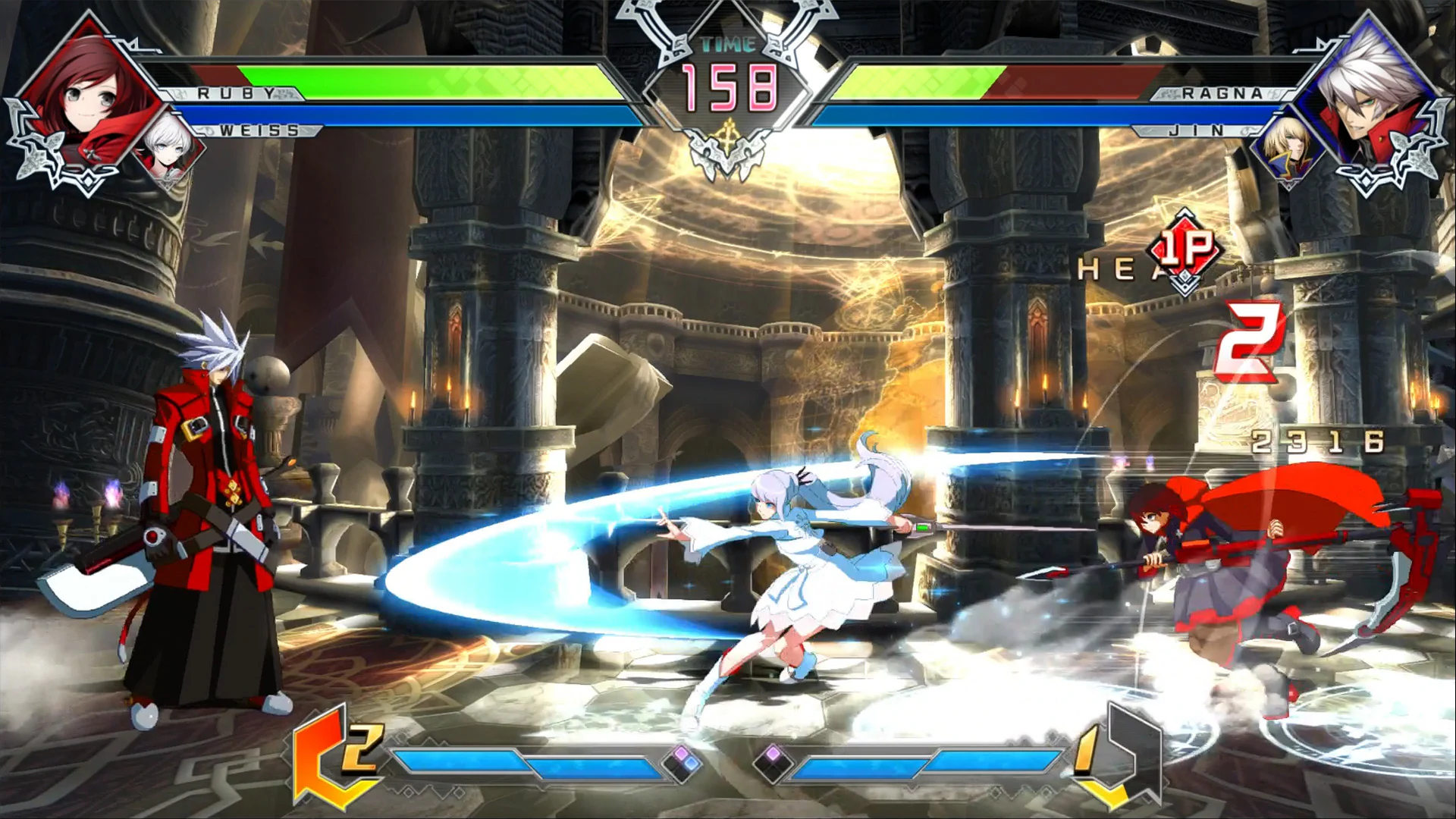This screenshot has width=1456, height=819.
Task: Switch to the WEISS partner tab
Action: click(x=258, y=130)
